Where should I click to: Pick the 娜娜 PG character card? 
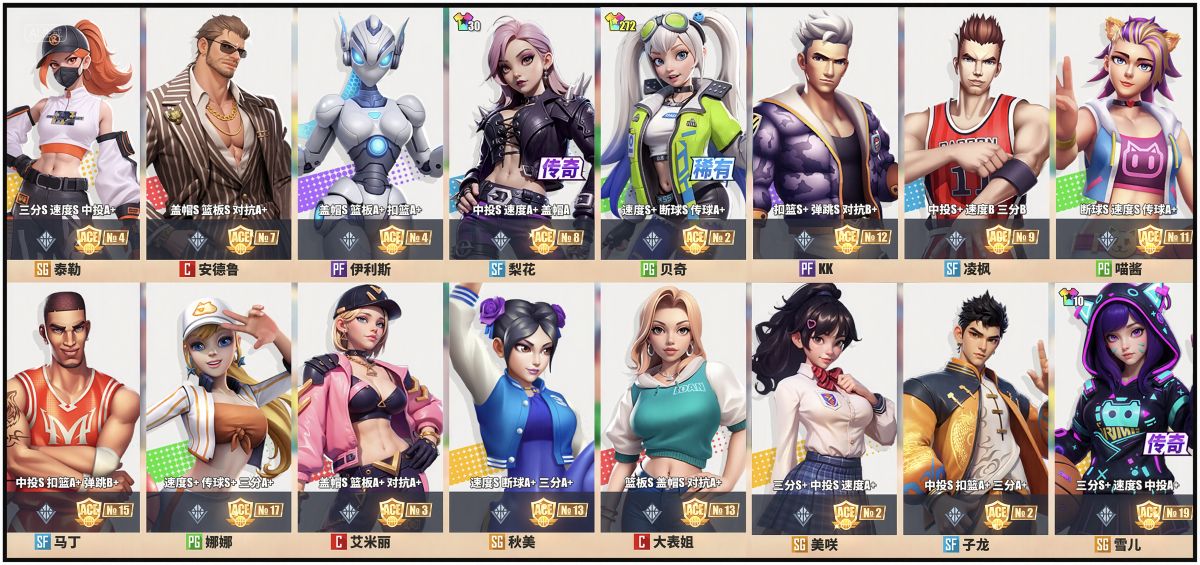tap(219, 410)
